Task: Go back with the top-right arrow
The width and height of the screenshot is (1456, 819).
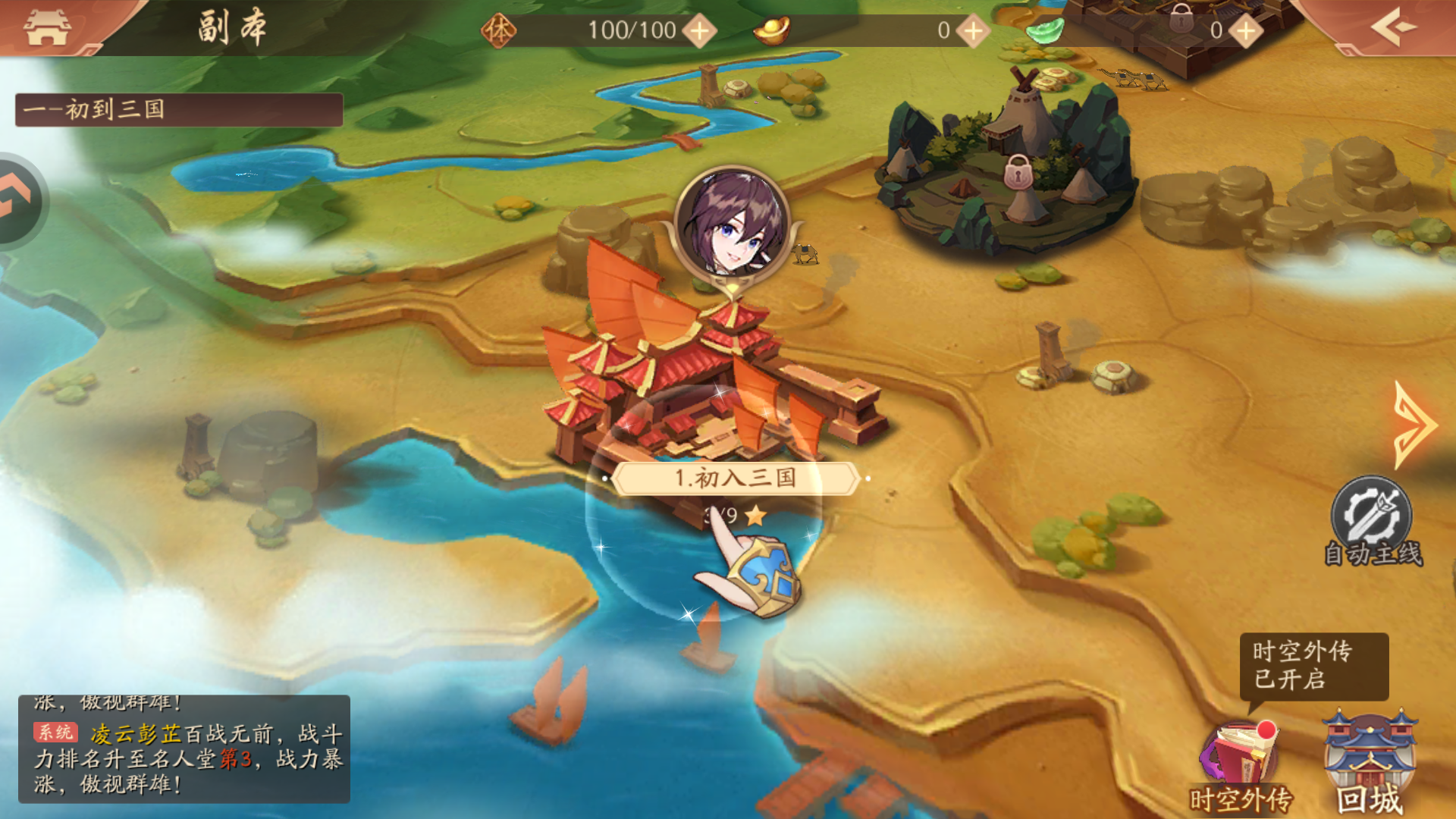Action: 1394,27
